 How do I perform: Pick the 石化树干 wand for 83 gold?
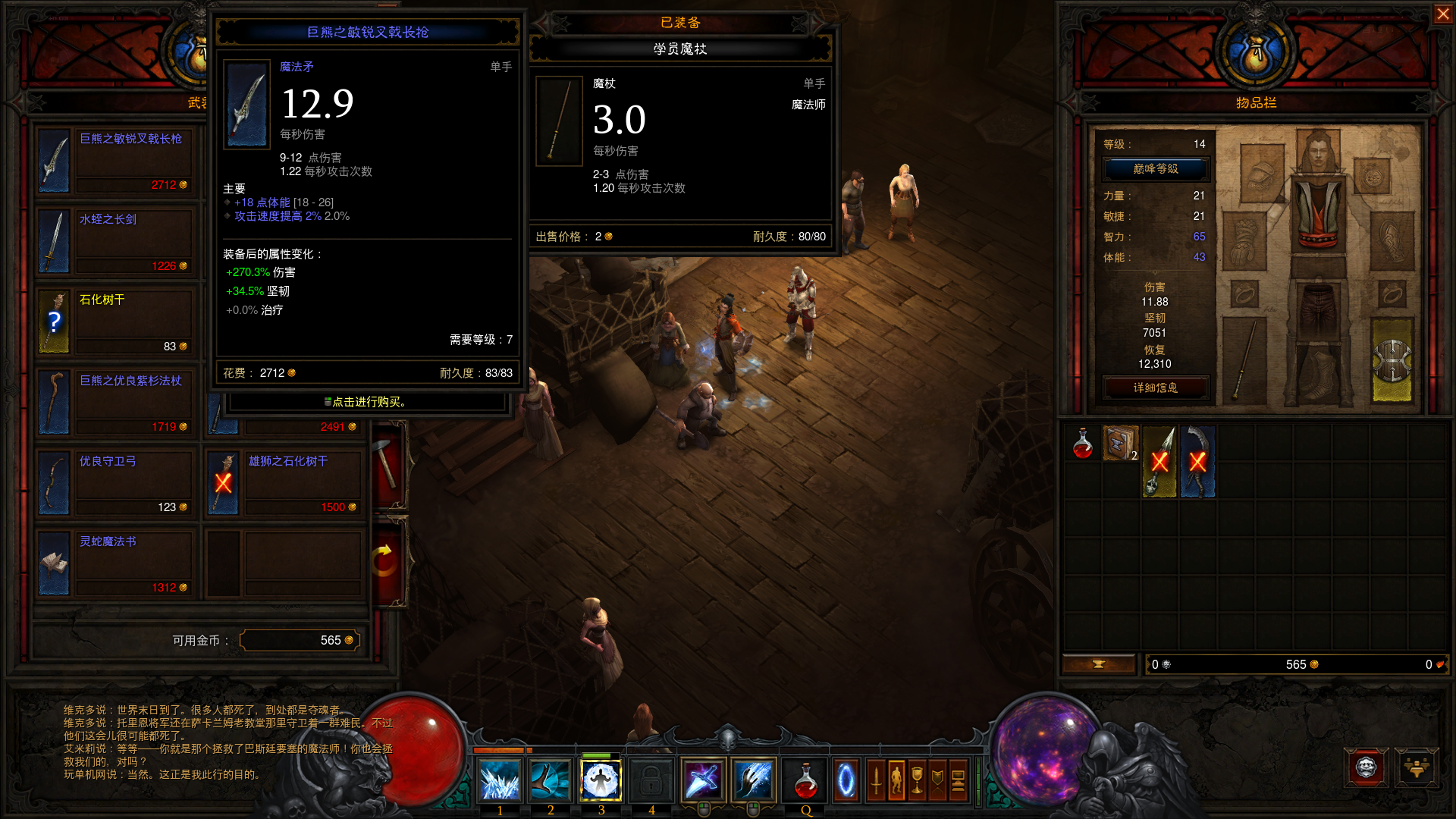[114, 322]
